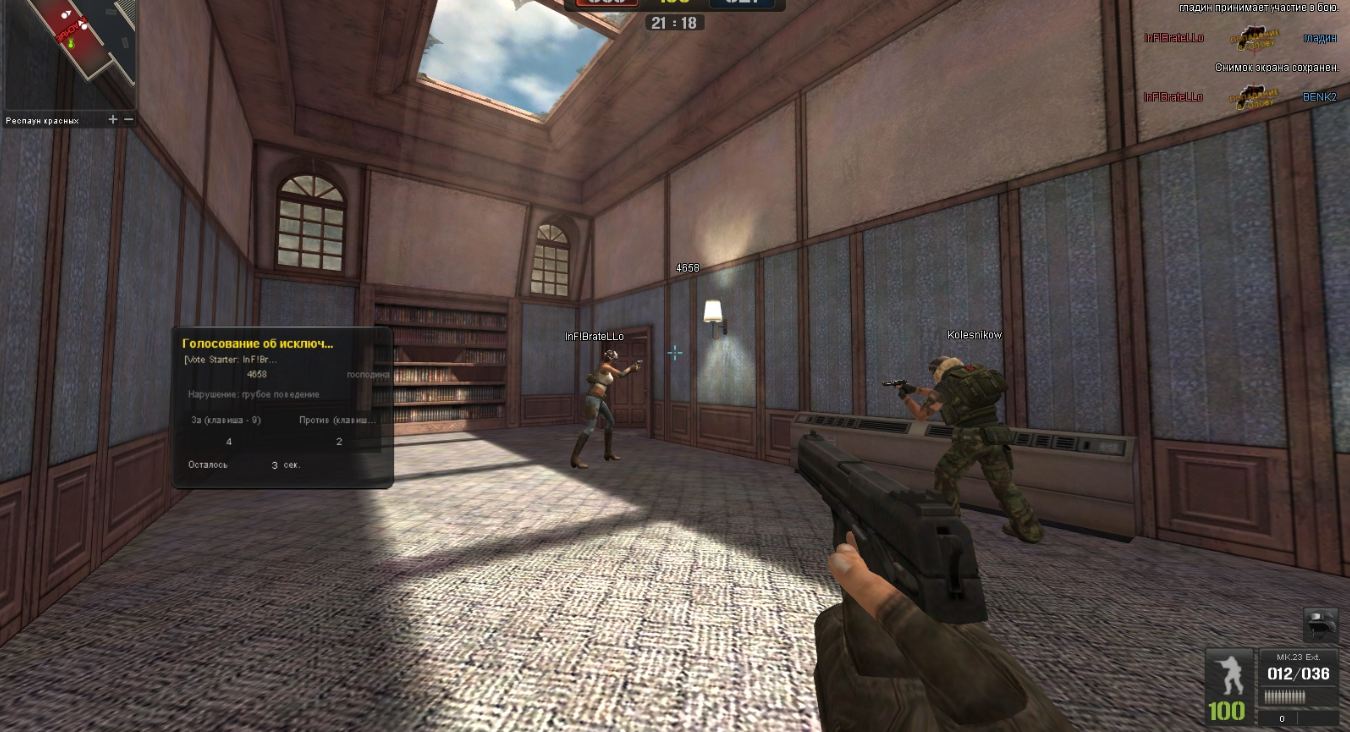Click the minimap showing the red spawn

coord(68,53)
